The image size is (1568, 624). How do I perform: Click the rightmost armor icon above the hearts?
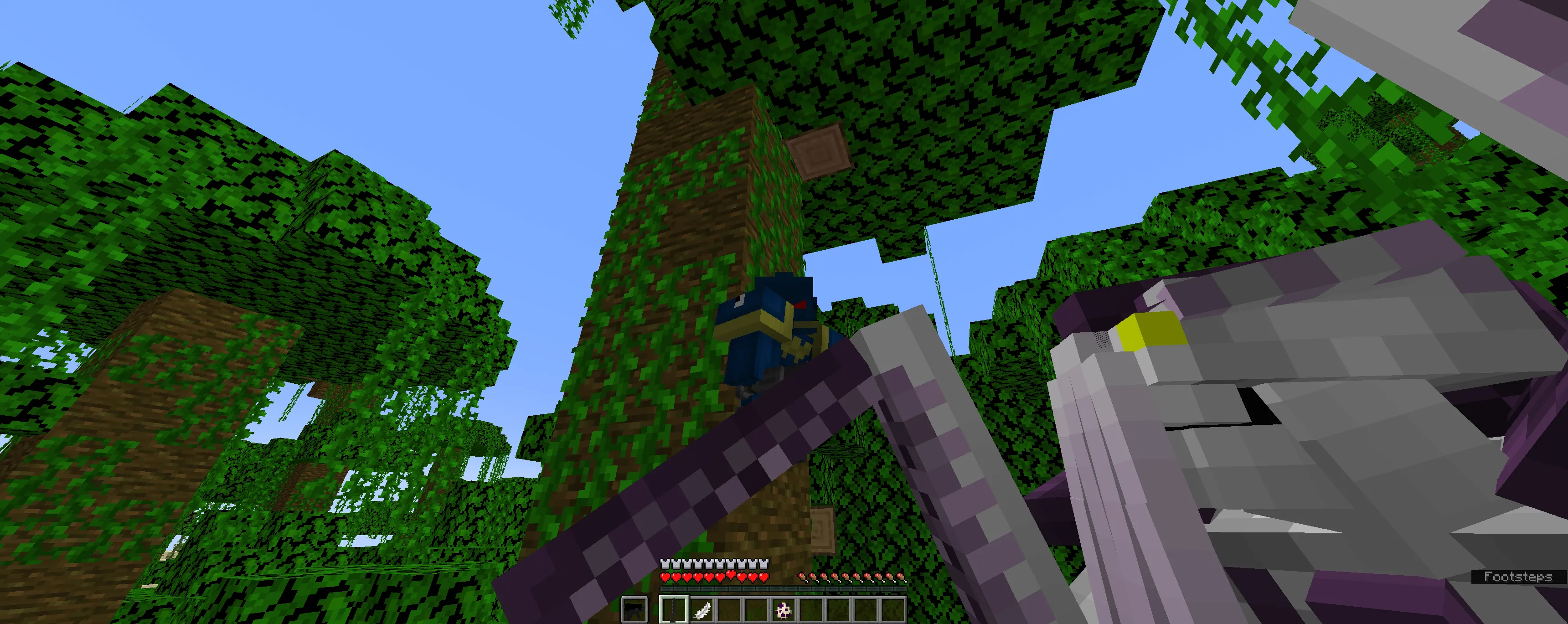click(764, 564)
